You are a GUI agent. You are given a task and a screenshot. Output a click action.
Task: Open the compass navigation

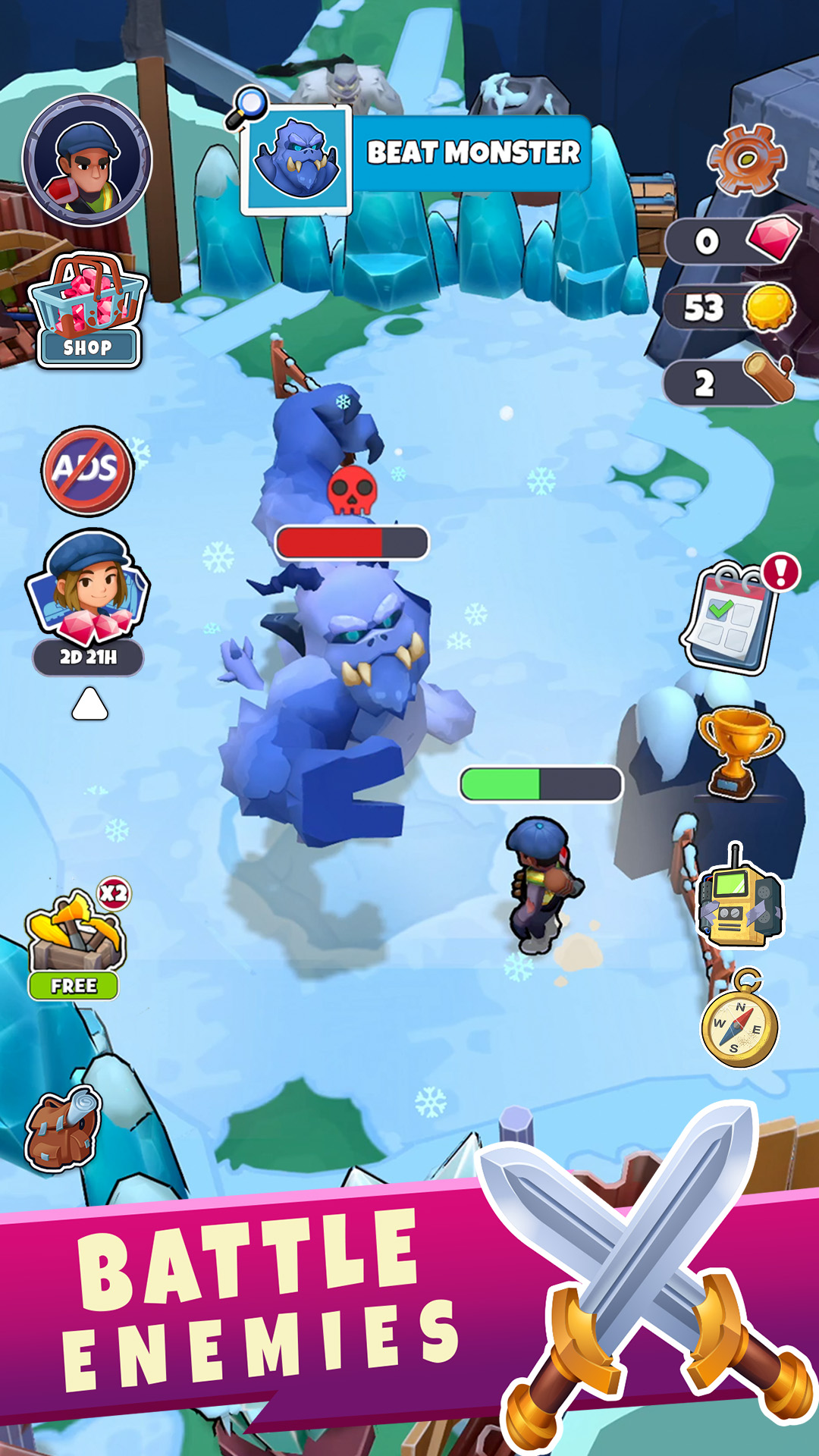tap(740, 1025)
